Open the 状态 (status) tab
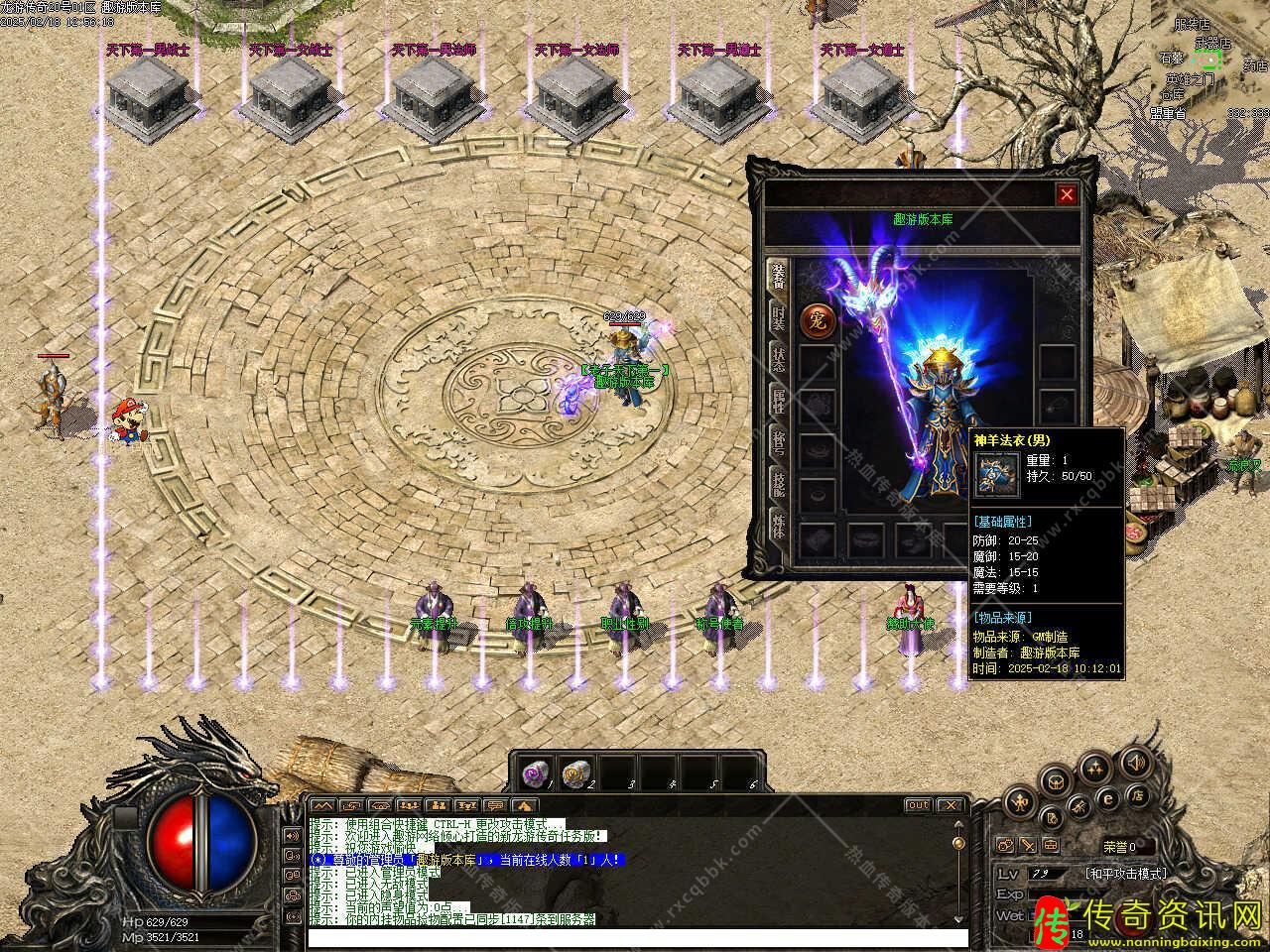This screenshot has height=952, width=1270. click(780, 360)
